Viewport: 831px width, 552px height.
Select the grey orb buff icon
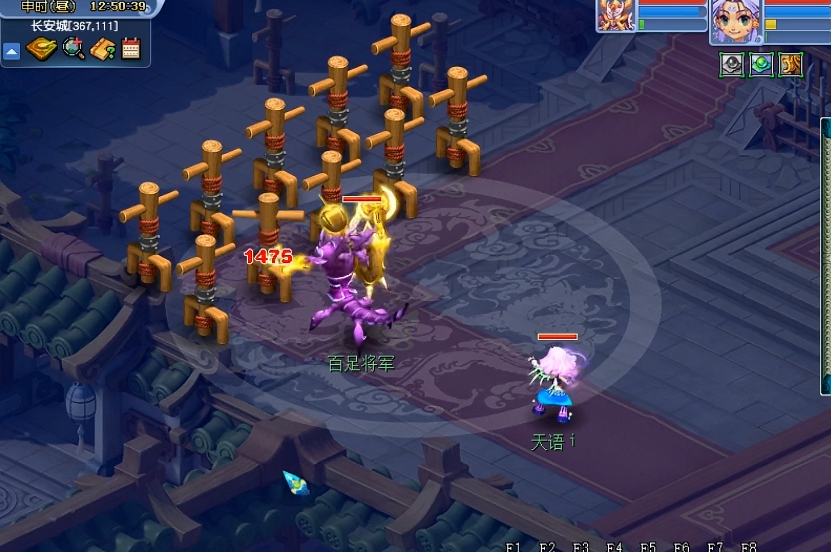[x=733, y=64]
